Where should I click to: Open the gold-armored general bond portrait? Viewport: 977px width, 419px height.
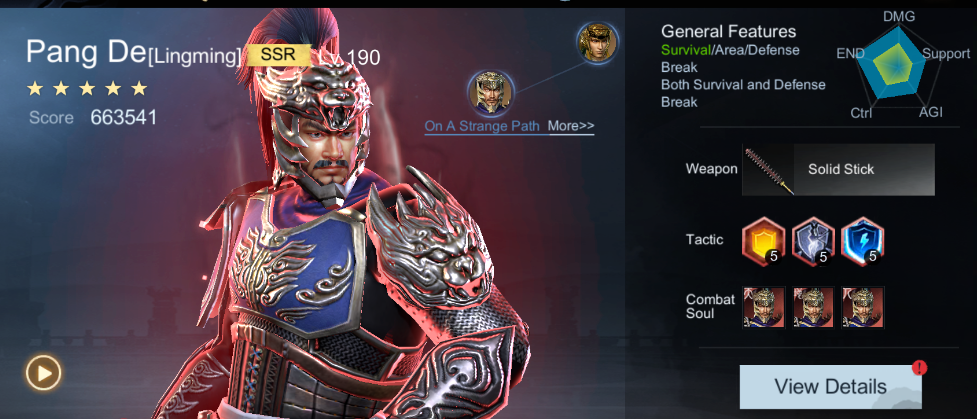pos(599,43)
